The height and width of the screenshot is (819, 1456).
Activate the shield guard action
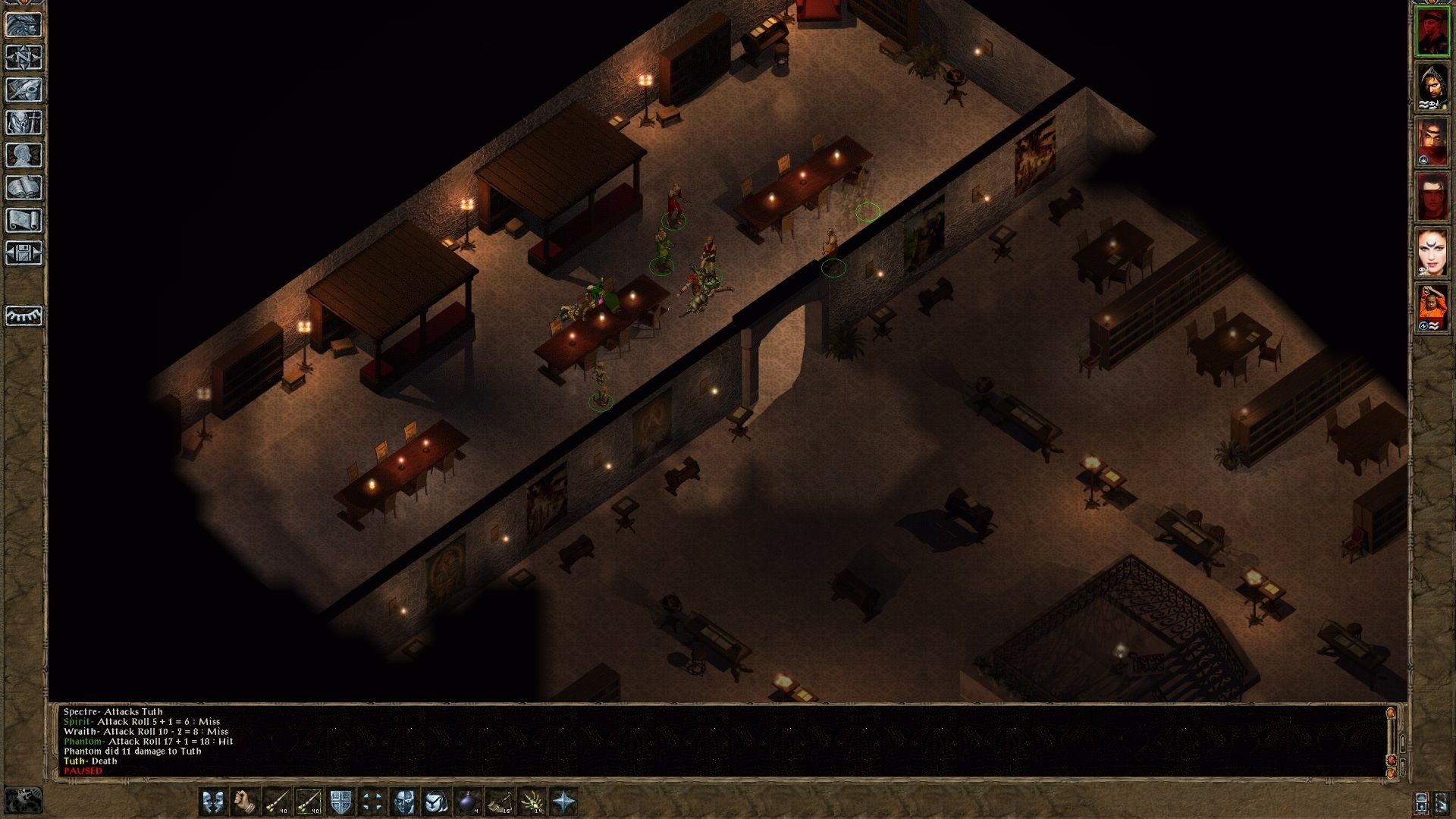pos(340,802)
